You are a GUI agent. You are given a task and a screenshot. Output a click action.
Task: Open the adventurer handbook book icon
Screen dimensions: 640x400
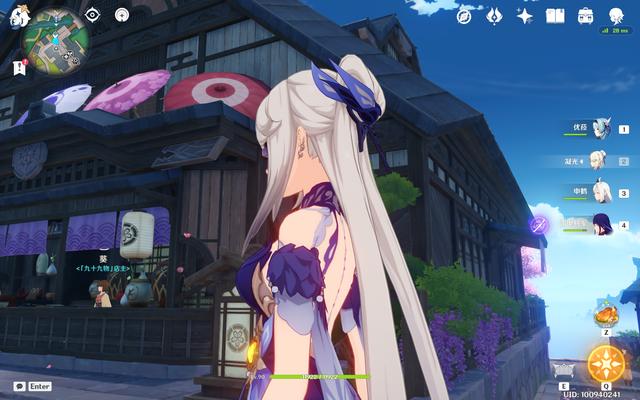click(x=555, y=16)
